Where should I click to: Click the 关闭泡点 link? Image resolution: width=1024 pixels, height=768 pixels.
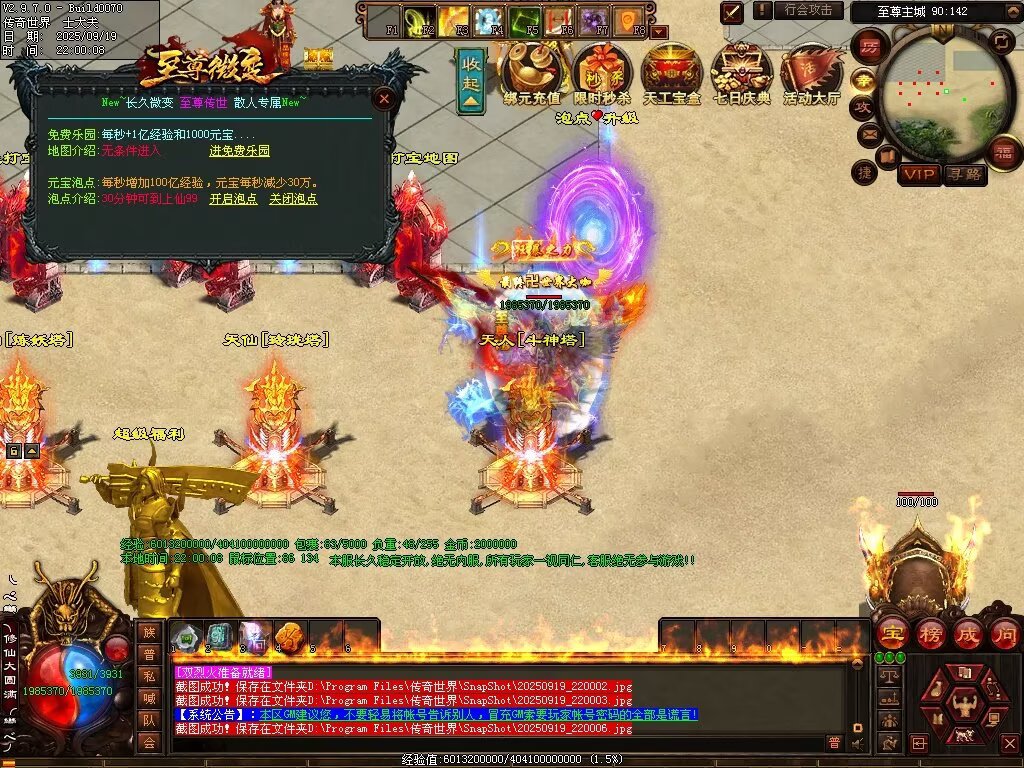coord(293,199)
